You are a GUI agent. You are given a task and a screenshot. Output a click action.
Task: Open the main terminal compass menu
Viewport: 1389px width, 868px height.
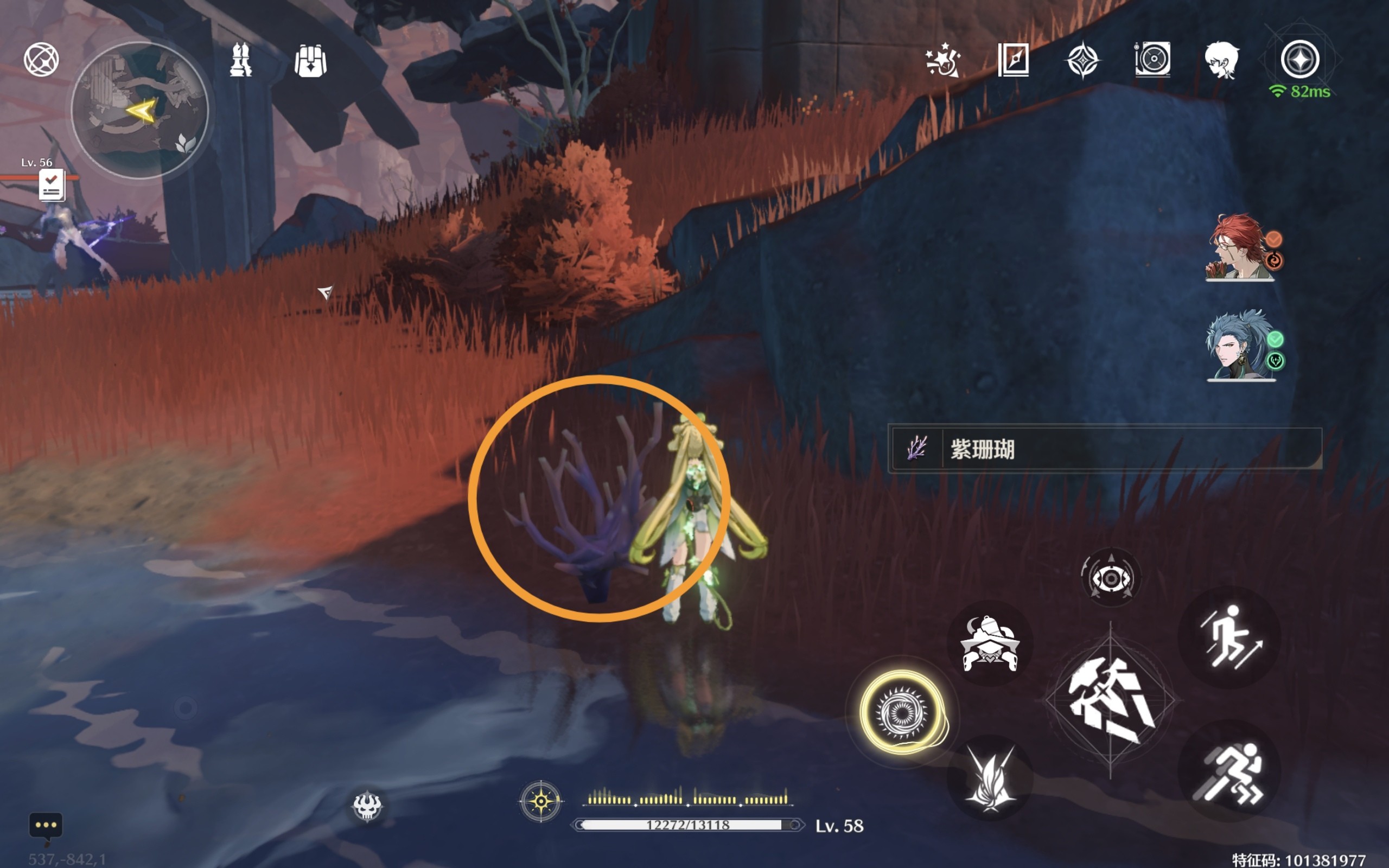(1300, 59)
